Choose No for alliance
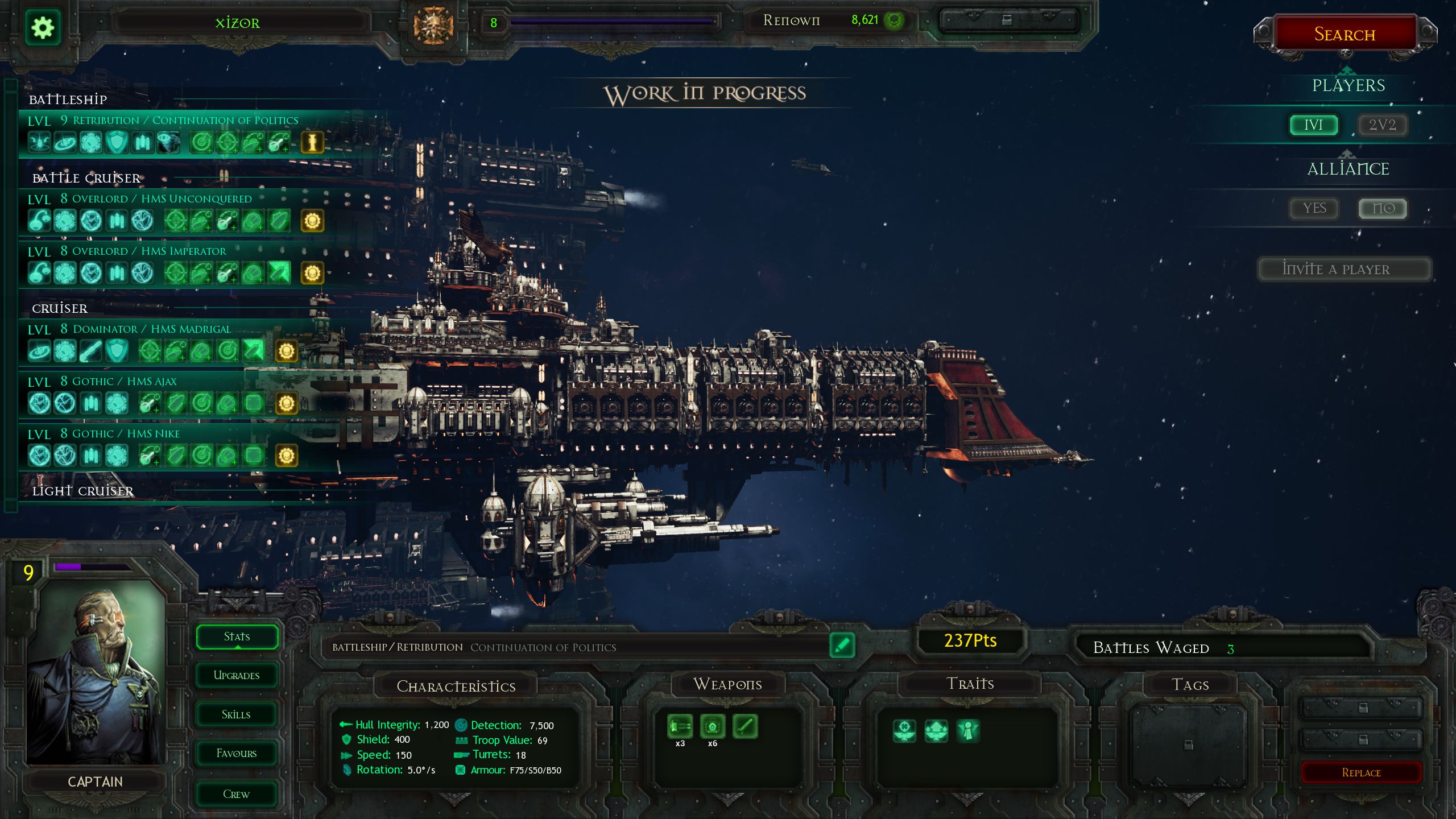1456x819 pixels. (x=1383, y=208)
